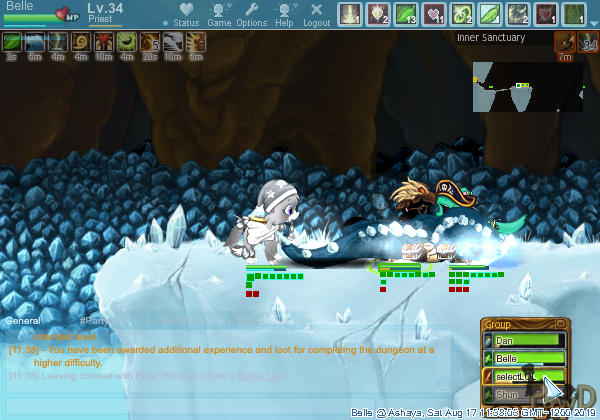The height and width of the screenshot is (420, 600).
Task: Log out with the Logout button
Action: click(316, 14)
